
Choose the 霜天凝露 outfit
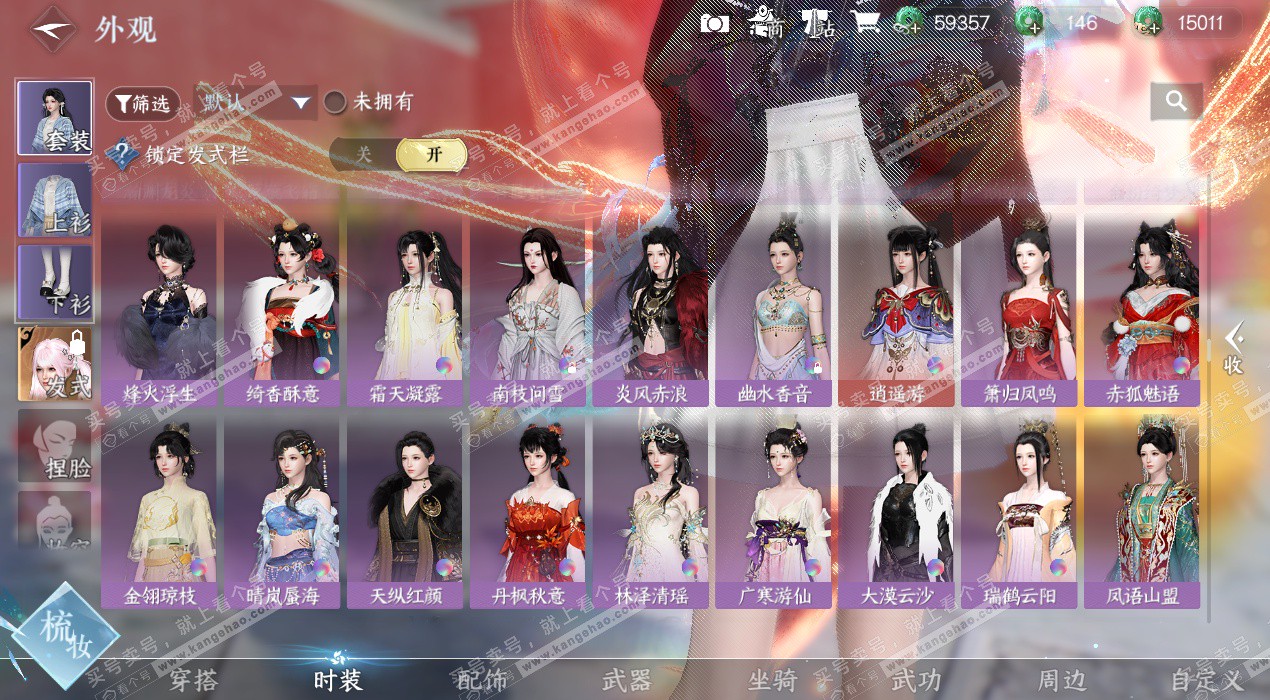click(404, 310)
